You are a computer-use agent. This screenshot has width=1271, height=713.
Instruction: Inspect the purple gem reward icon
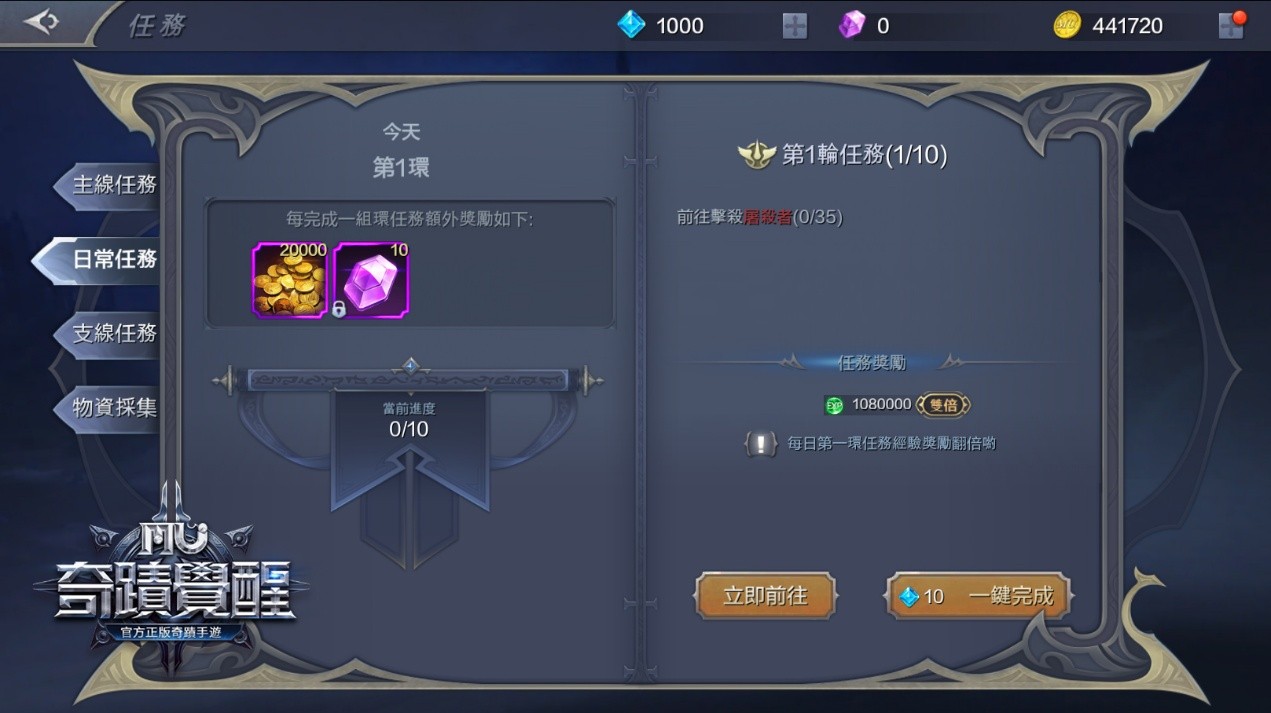pyautogui.click(x=371, y=280)
